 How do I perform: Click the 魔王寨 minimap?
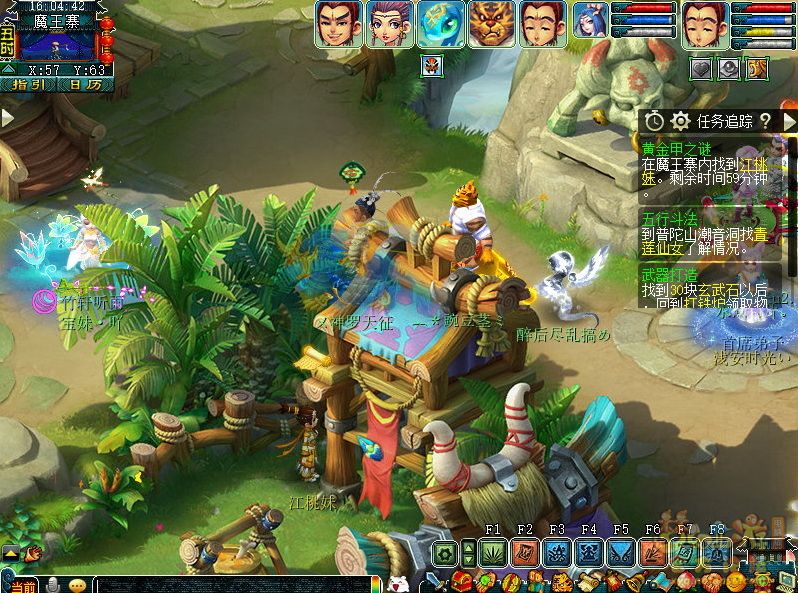[58, 45]
